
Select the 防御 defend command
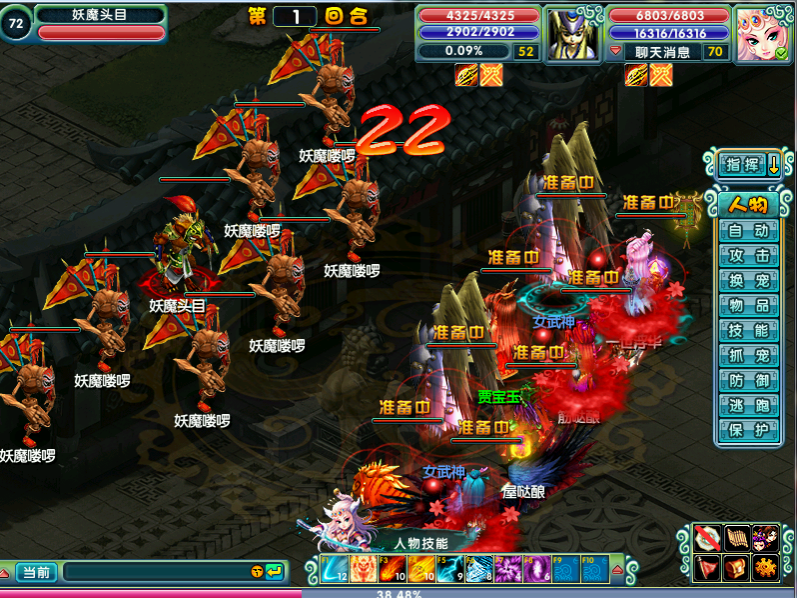pyautogui.click(x=748, y=381)
